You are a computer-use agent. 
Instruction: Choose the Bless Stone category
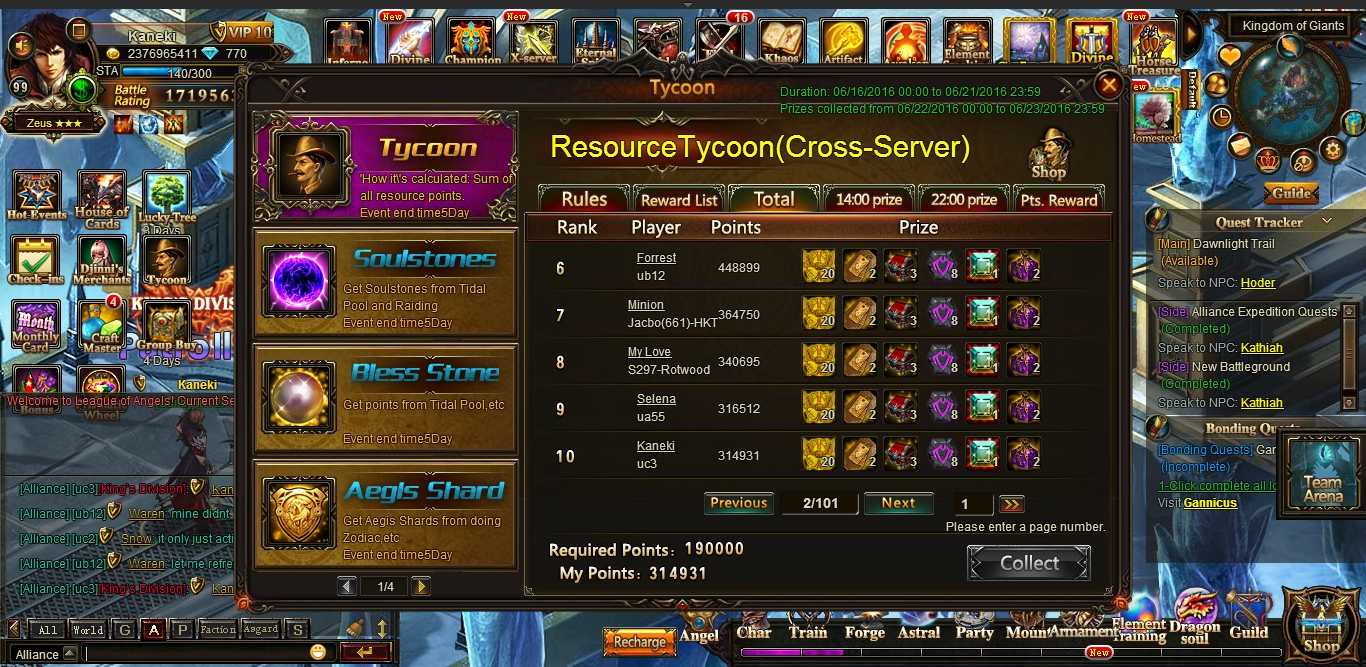coord(385,398)
